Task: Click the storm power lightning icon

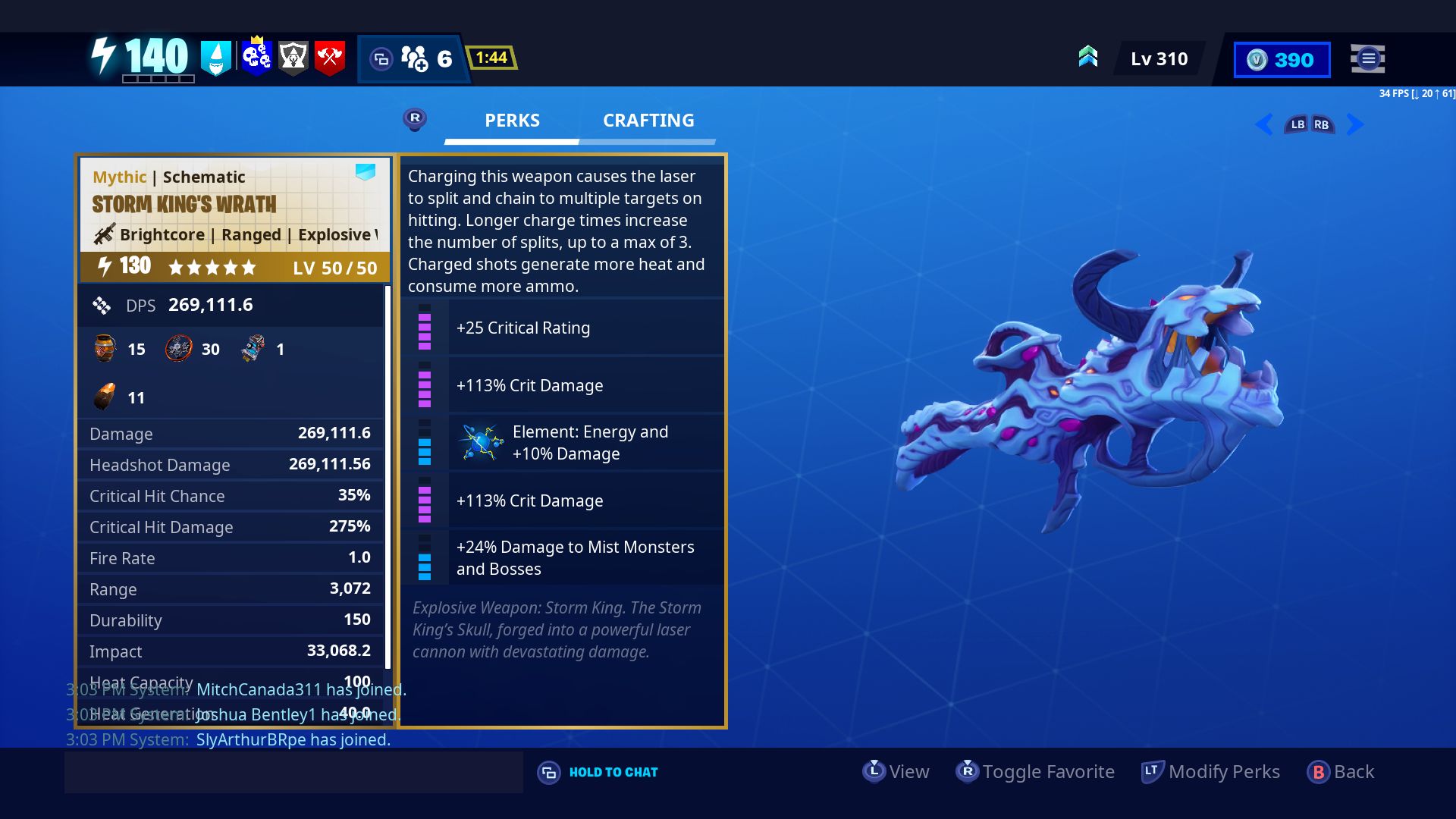Action: (x=104, y=55)
